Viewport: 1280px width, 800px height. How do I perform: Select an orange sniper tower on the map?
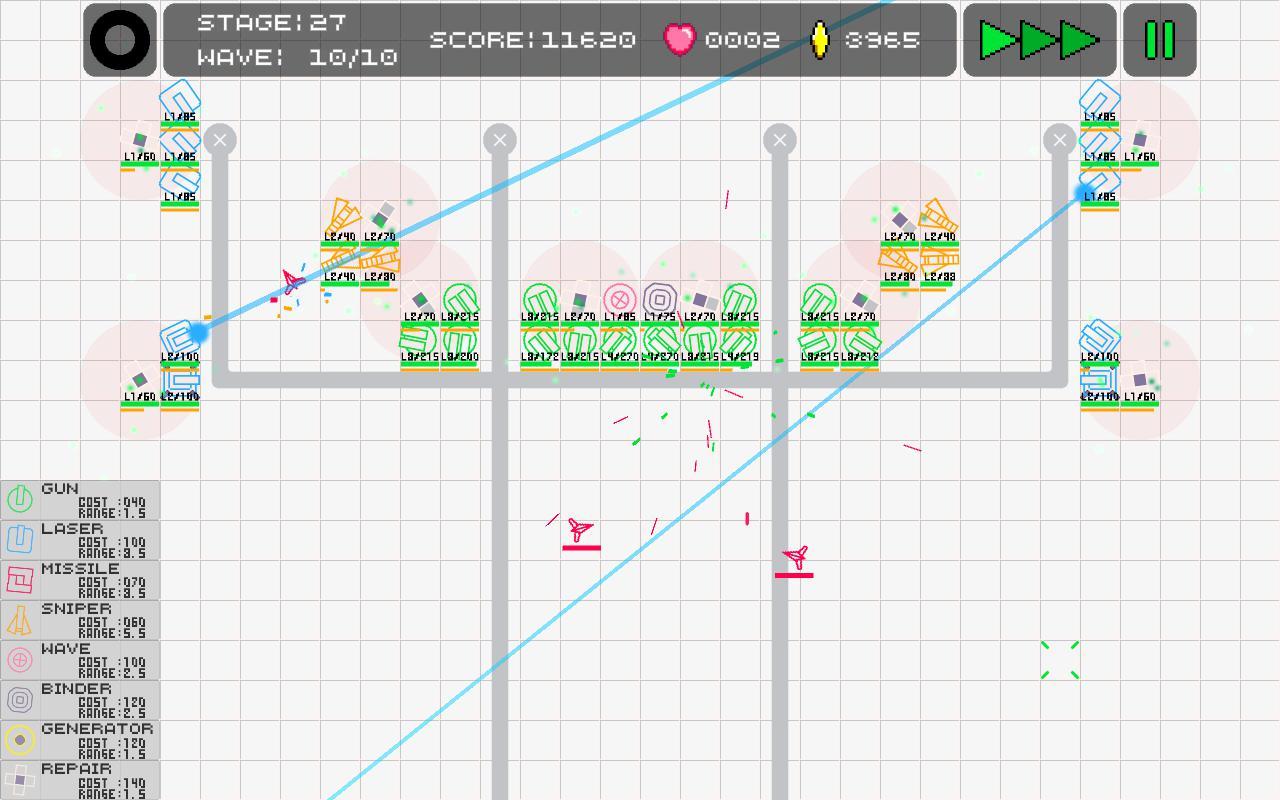coord(345,215)
